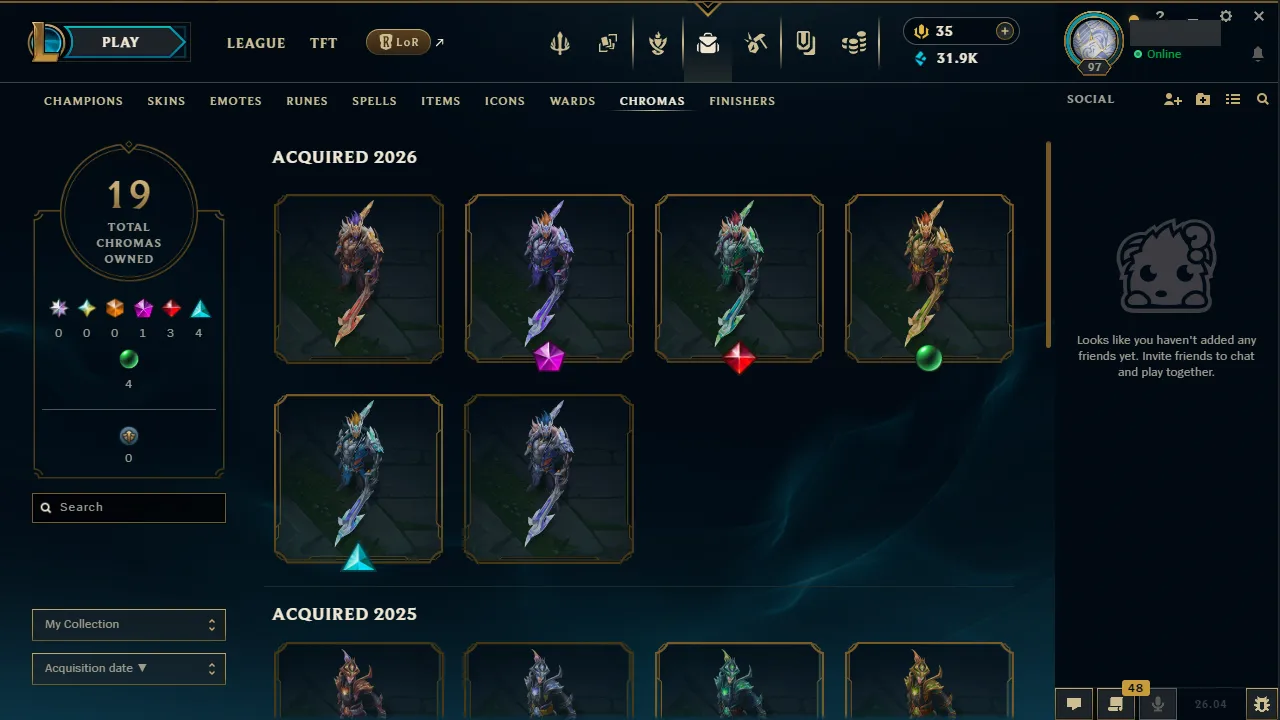Select the backpack Collection icon
Image resolution: width=1280 pixels, height=720 pixels.
coord(708,42)
